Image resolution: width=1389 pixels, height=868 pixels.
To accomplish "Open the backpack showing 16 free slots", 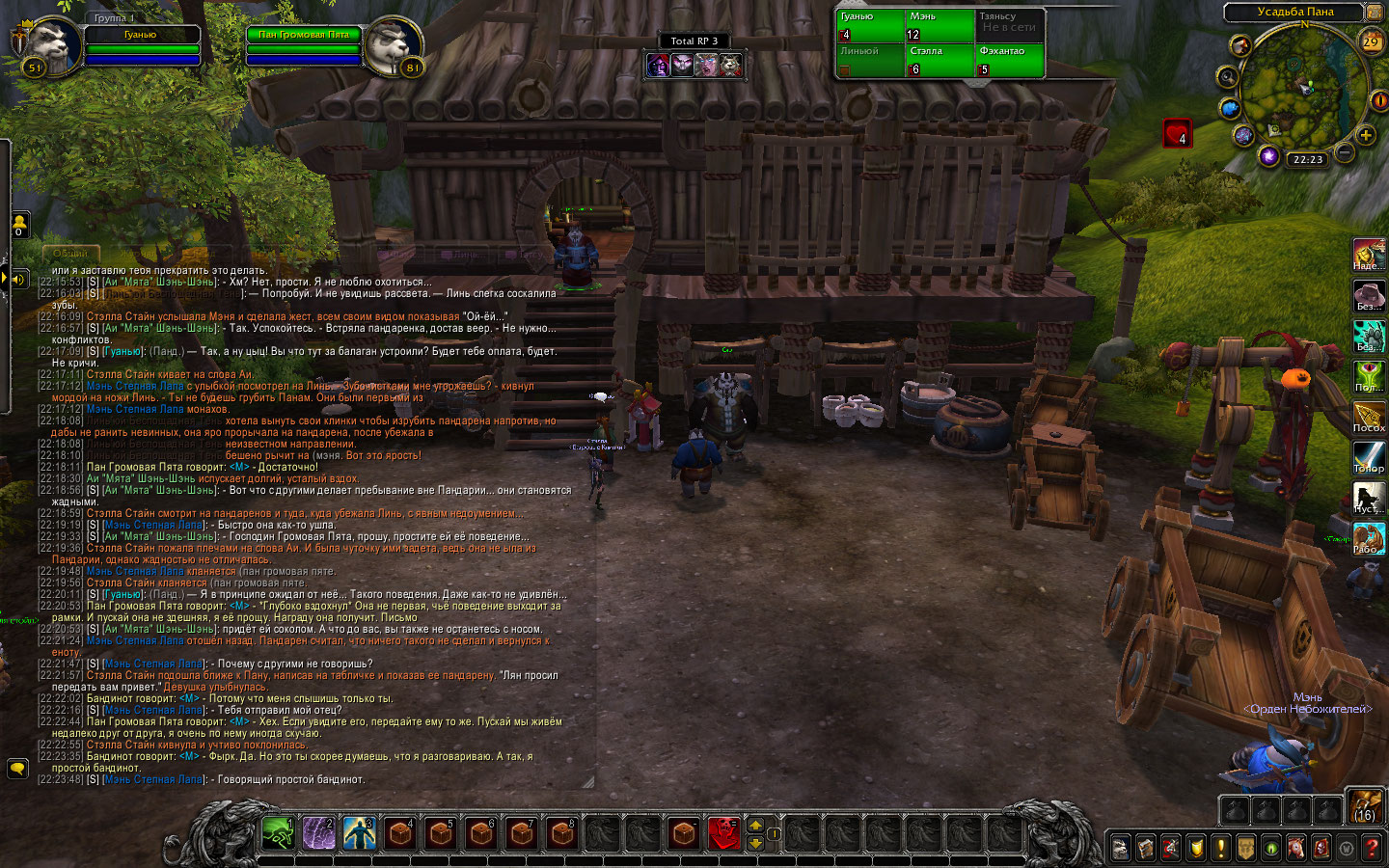I will tap(1365, 806).
